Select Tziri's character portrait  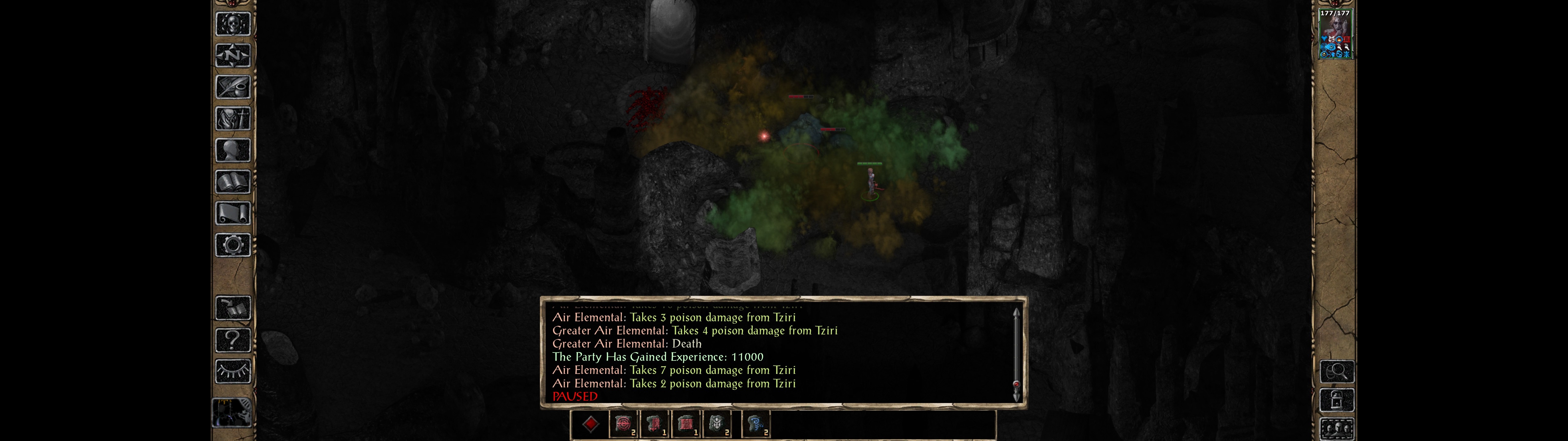pos(1334,34)
